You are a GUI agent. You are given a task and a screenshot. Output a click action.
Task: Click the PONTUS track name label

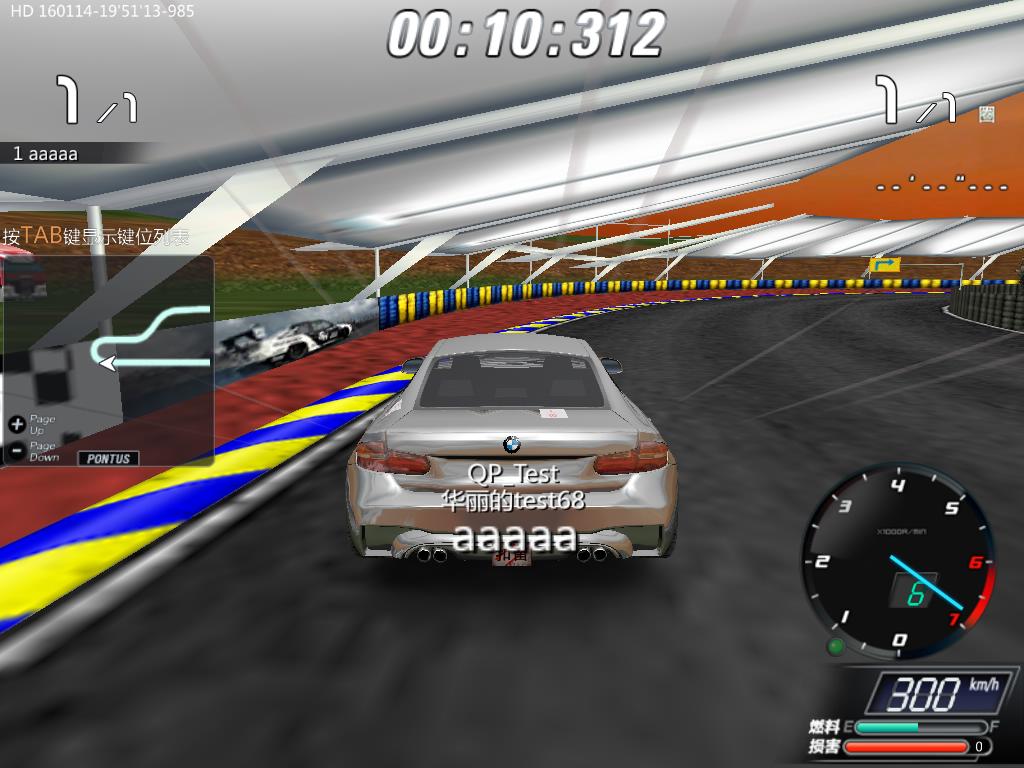click(x=109, y=458)
